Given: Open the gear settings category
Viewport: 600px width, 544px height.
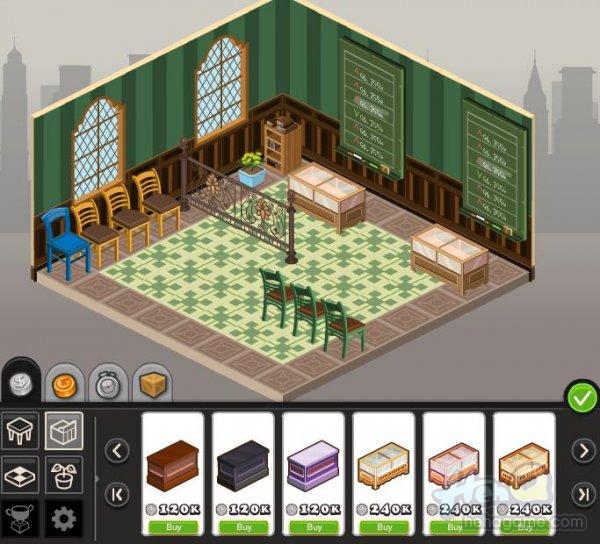Looking at the screenshot, I should [x=64, y=519].
